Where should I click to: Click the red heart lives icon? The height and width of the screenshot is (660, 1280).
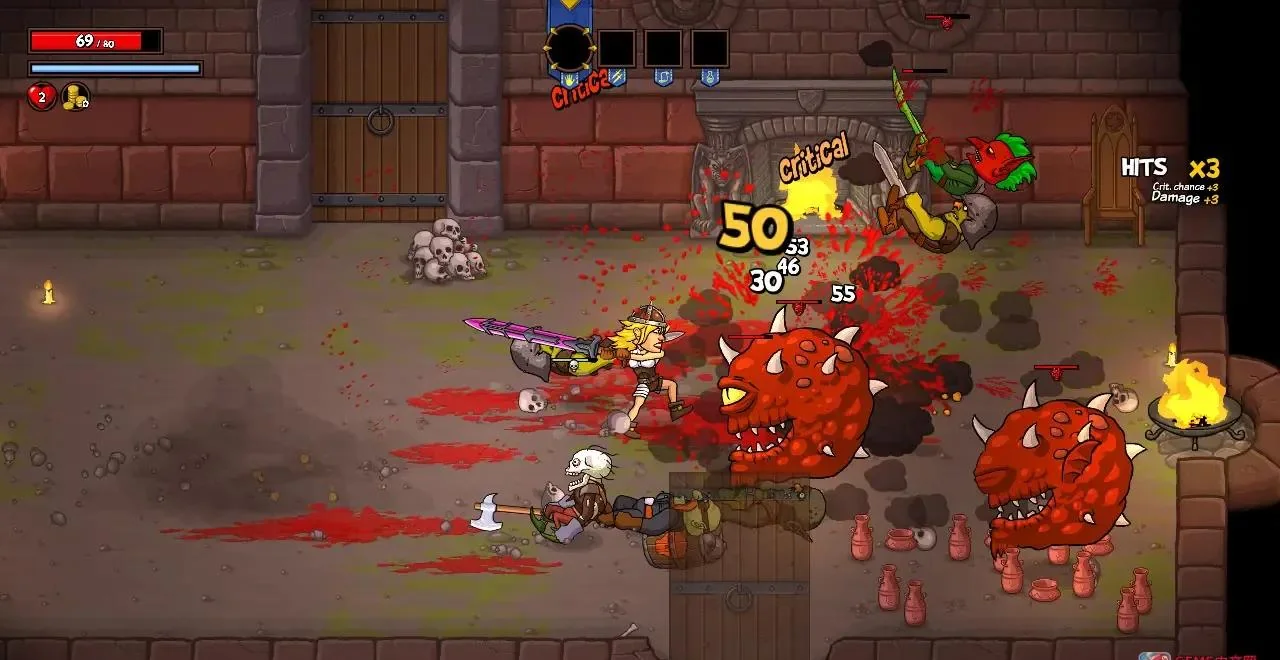point(41,97)
